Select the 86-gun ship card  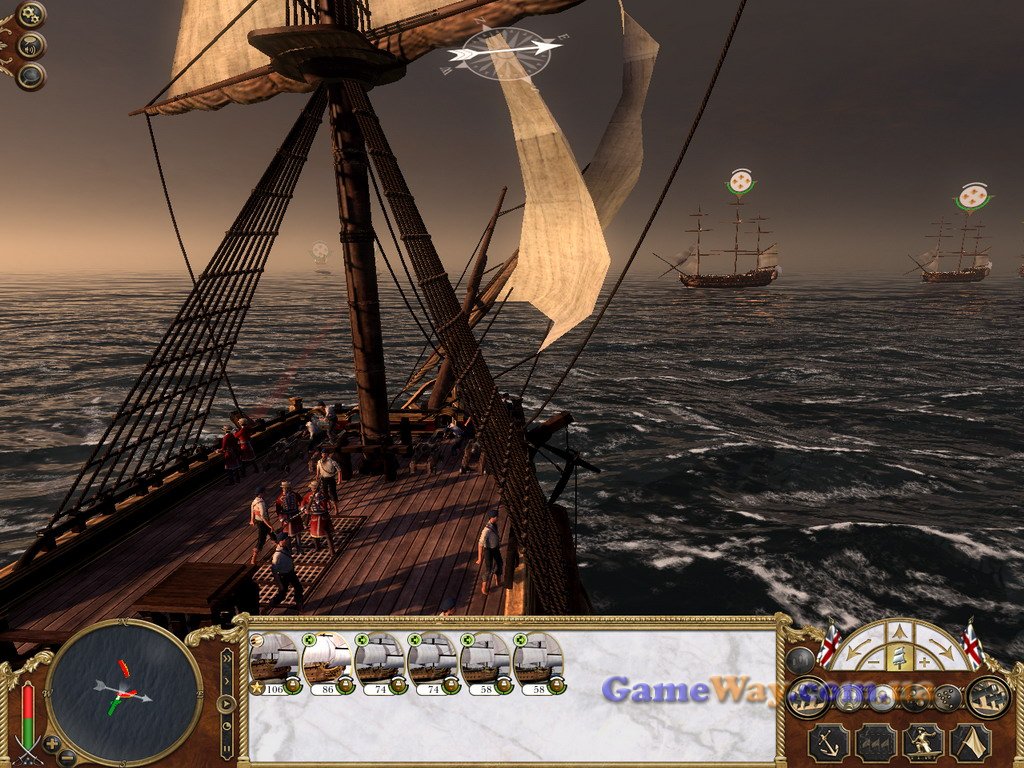click(327, 661)
